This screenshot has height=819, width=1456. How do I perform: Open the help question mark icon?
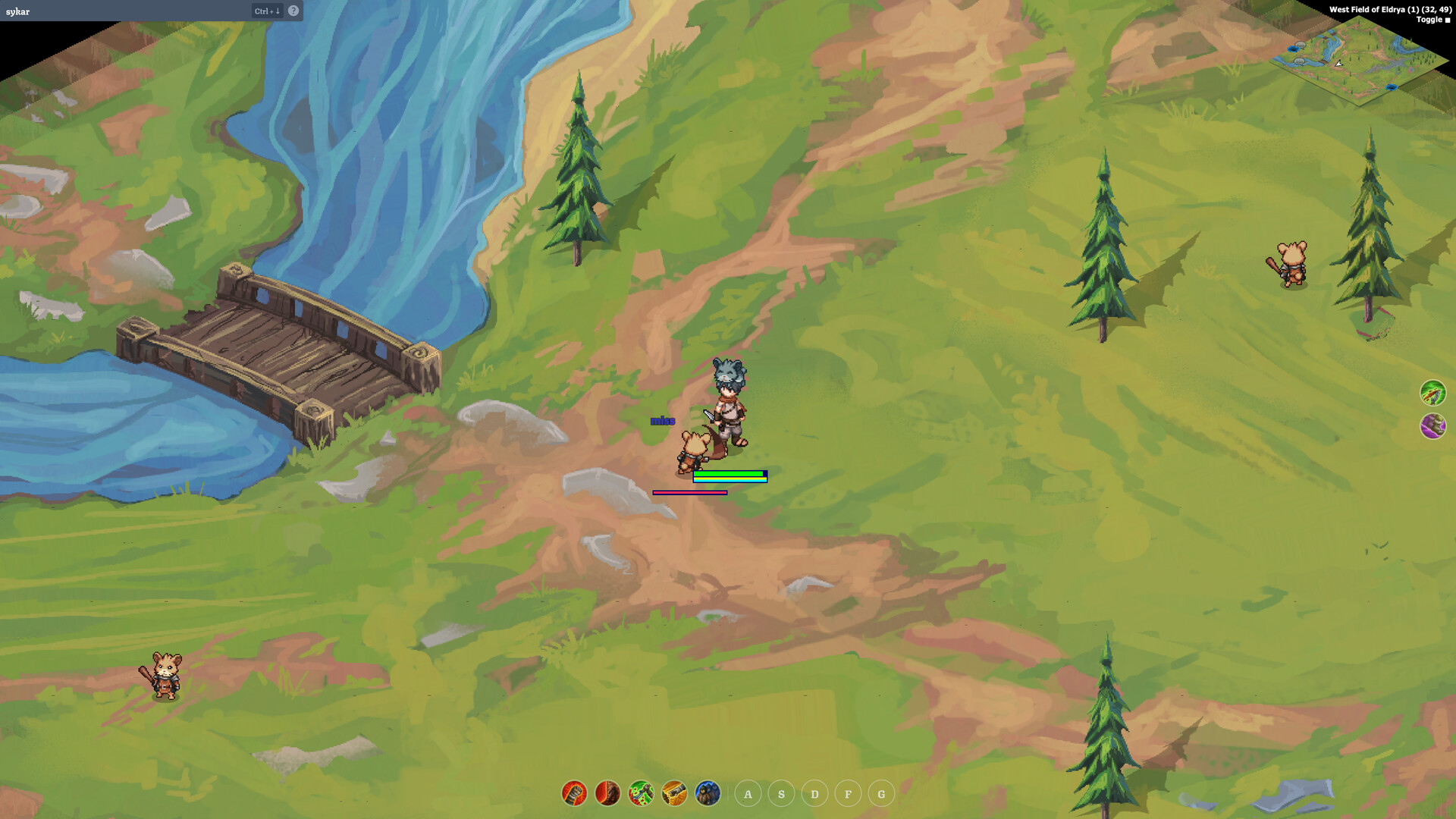click(x=295, y=11)
